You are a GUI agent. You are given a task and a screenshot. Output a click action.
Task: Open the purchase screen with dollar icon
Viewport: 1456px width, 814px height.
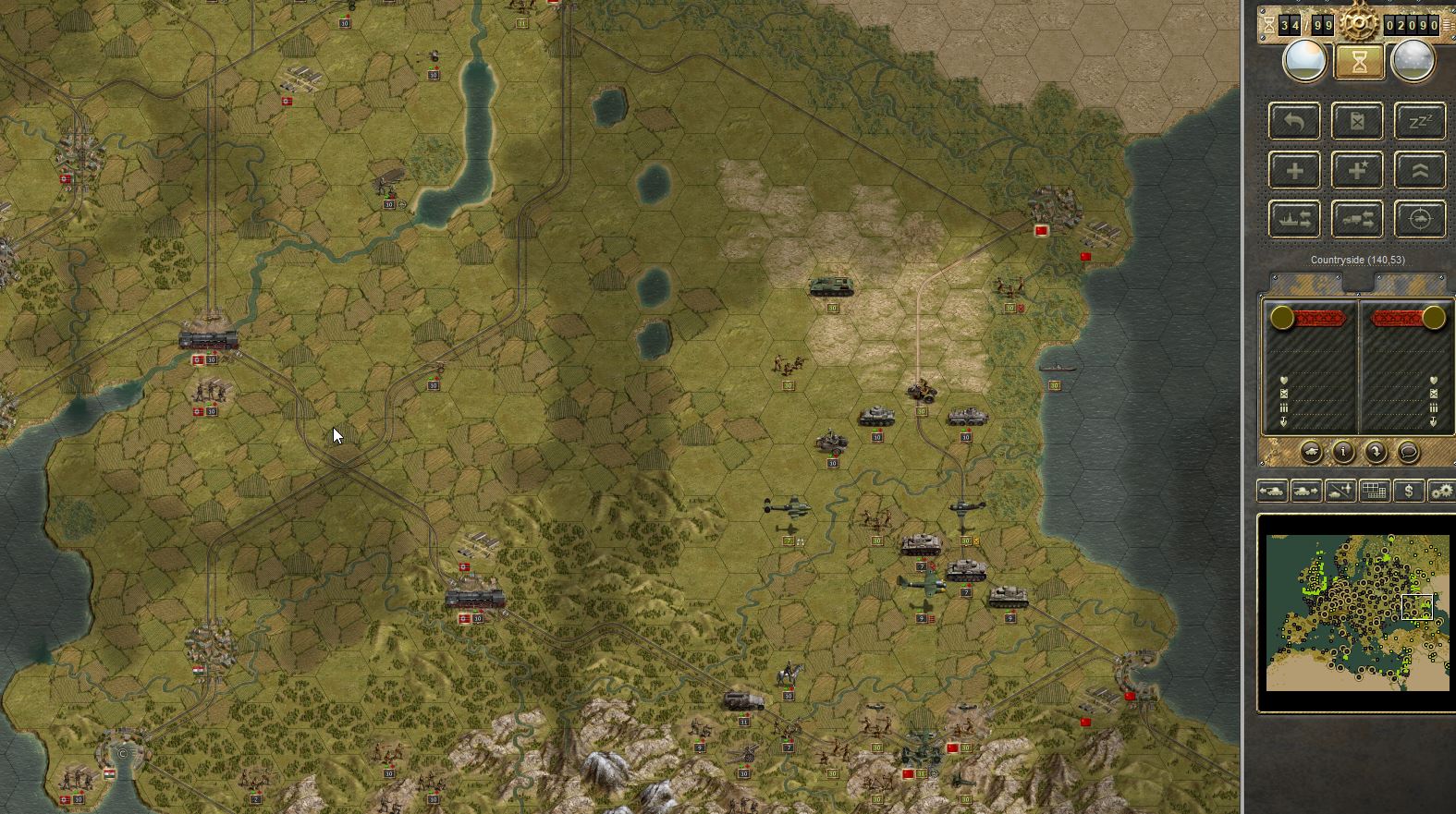pos(1409,492)
